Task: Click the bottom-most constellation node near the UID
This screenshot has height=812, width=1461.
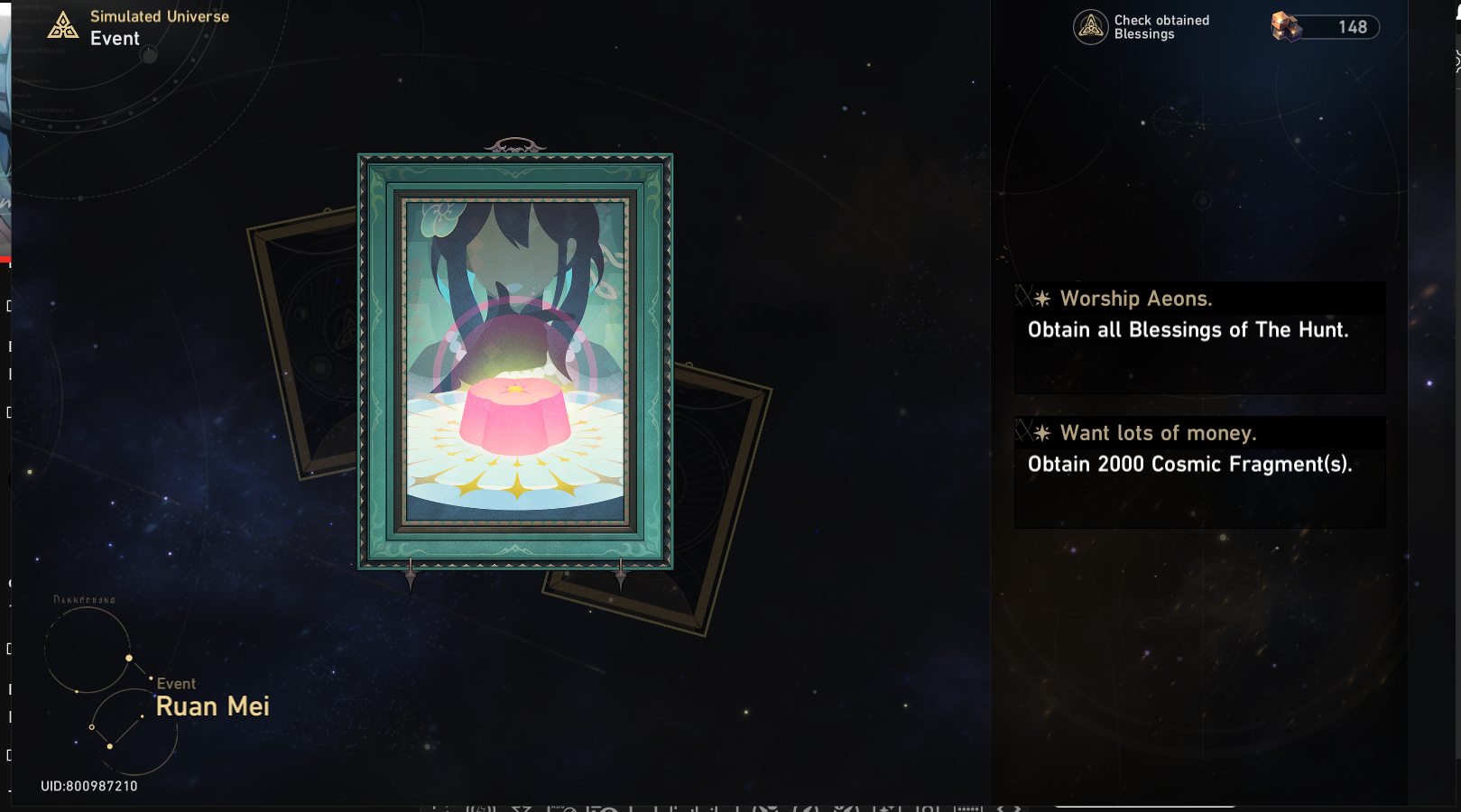Action: click(x=111, y=746)
